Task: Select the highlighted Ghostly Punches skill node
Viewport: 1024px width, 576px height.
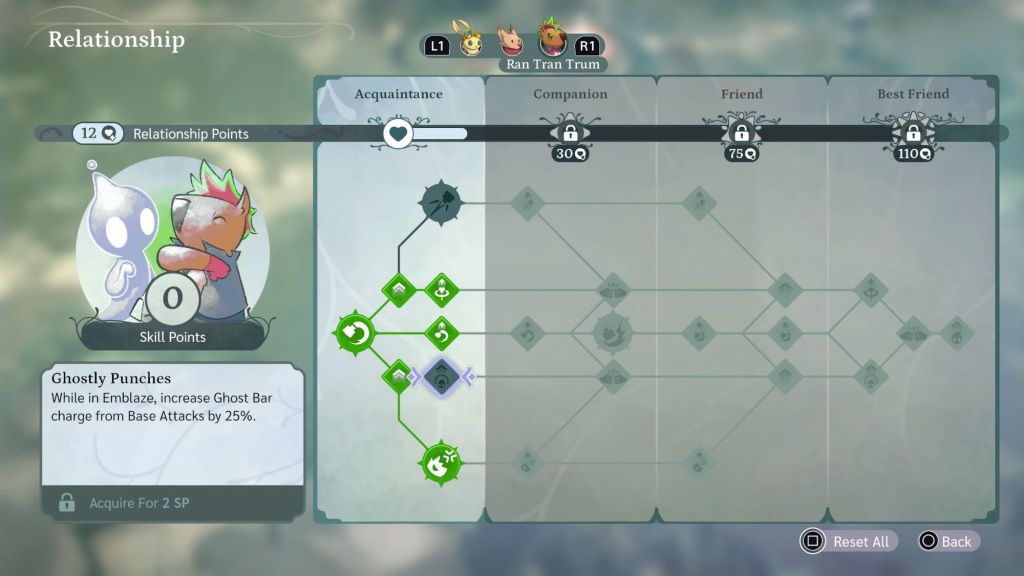Action: 441,376
